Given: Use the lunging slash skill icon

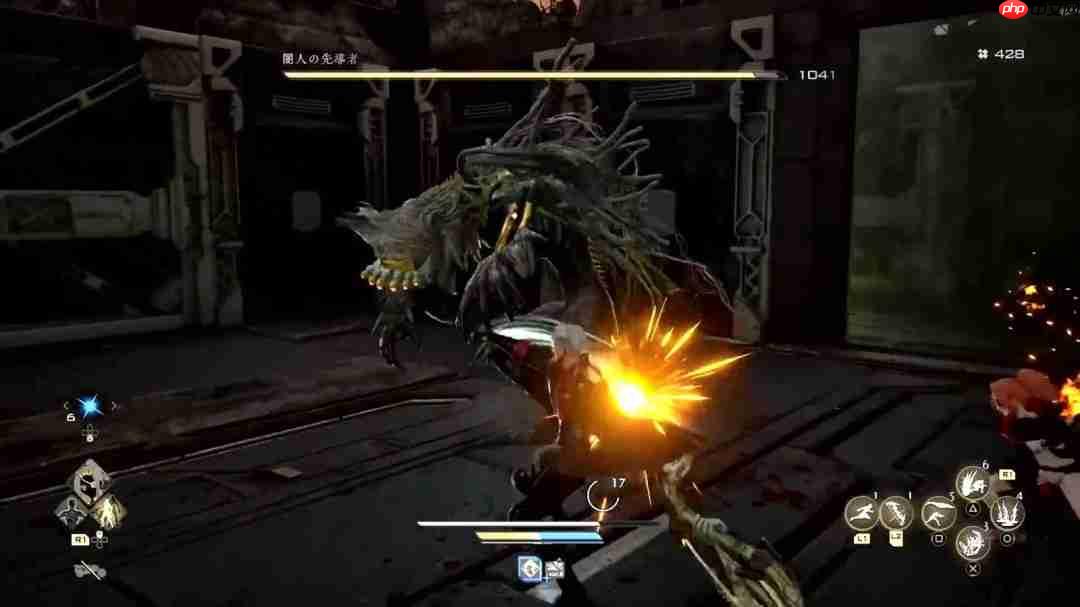Looking at the screenshot, I should tap(938, 513).
